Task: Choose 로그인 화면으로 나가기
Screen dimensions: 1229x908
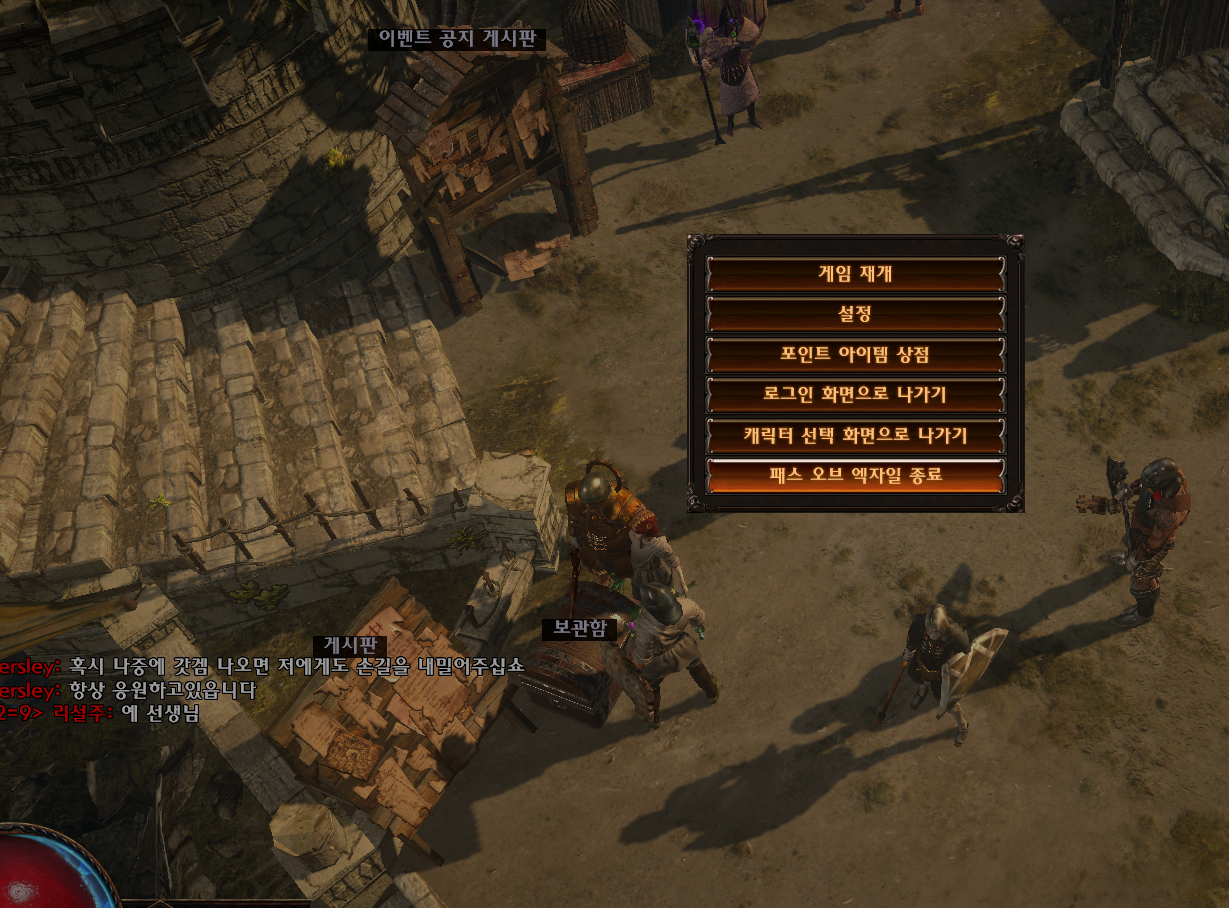Action: coord(855,394)
